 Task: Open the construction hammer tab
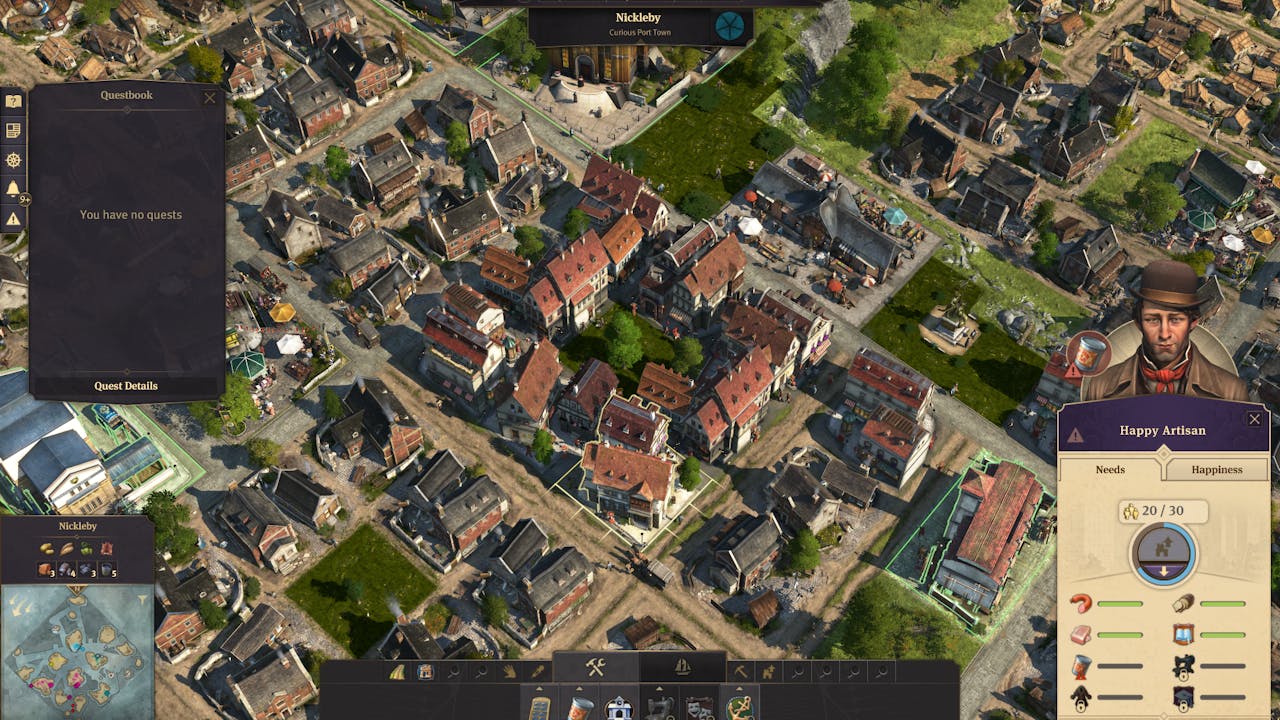594,666
